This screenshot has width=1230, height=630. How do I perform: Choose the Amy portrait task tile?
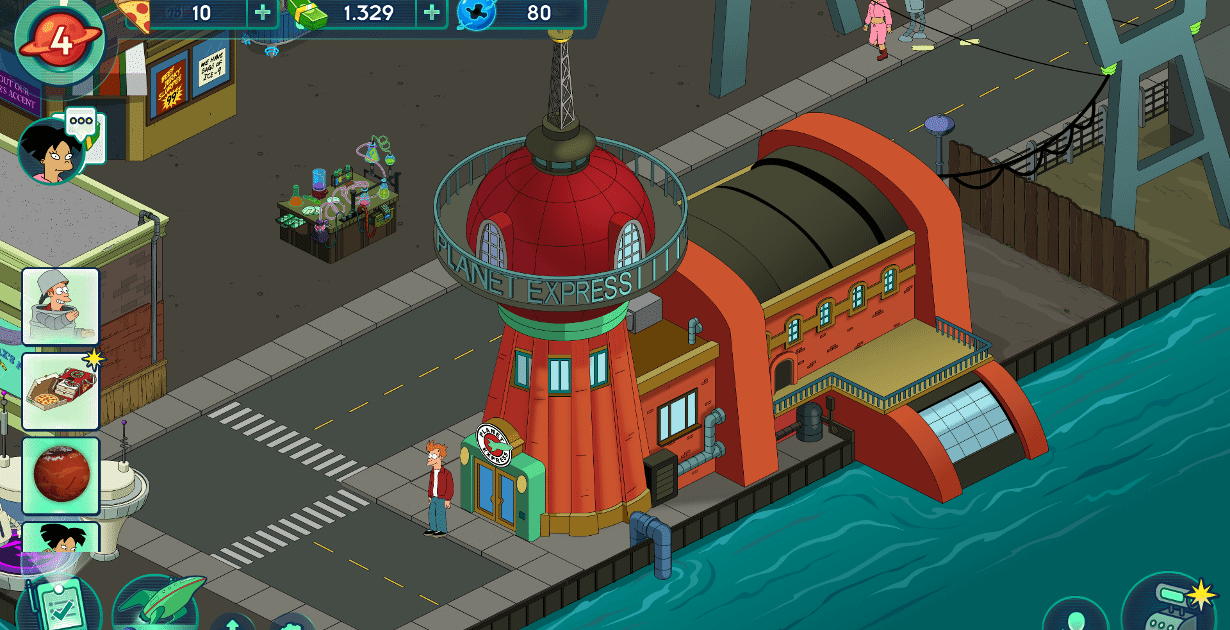coord(61,545)
